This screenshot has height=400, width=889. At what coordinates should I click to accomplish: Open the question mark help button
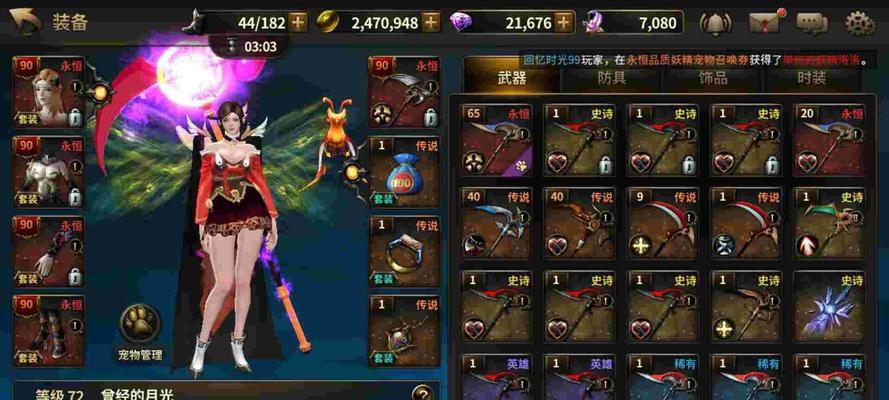point(424,392)
